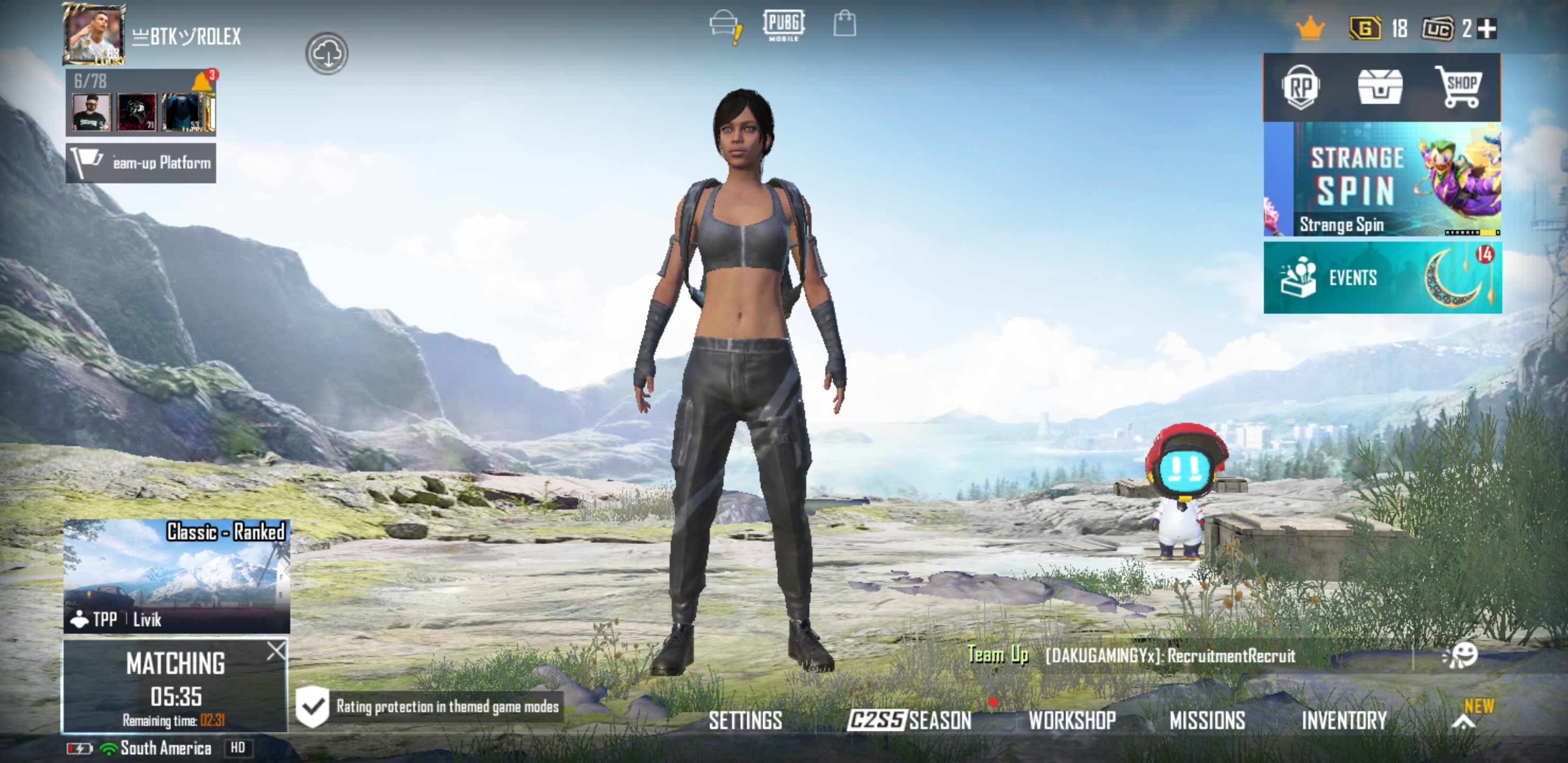Viewport: 1568px width, 763px height.
Task: Open the Team-up Platform
Action: pyautogui.click(x=140, y=163)
